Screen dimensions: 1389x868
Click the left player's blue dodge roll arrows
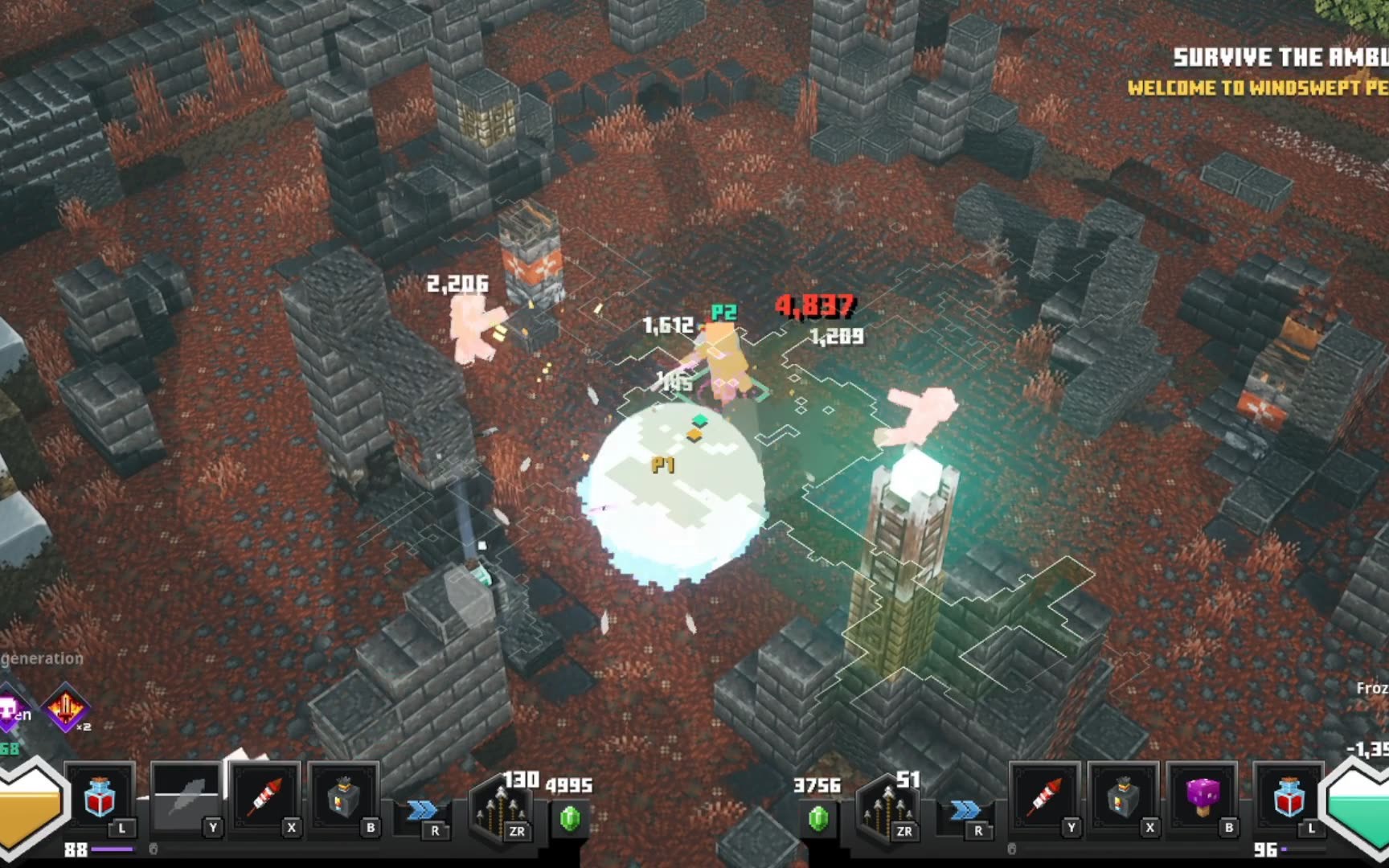[421, 810]
